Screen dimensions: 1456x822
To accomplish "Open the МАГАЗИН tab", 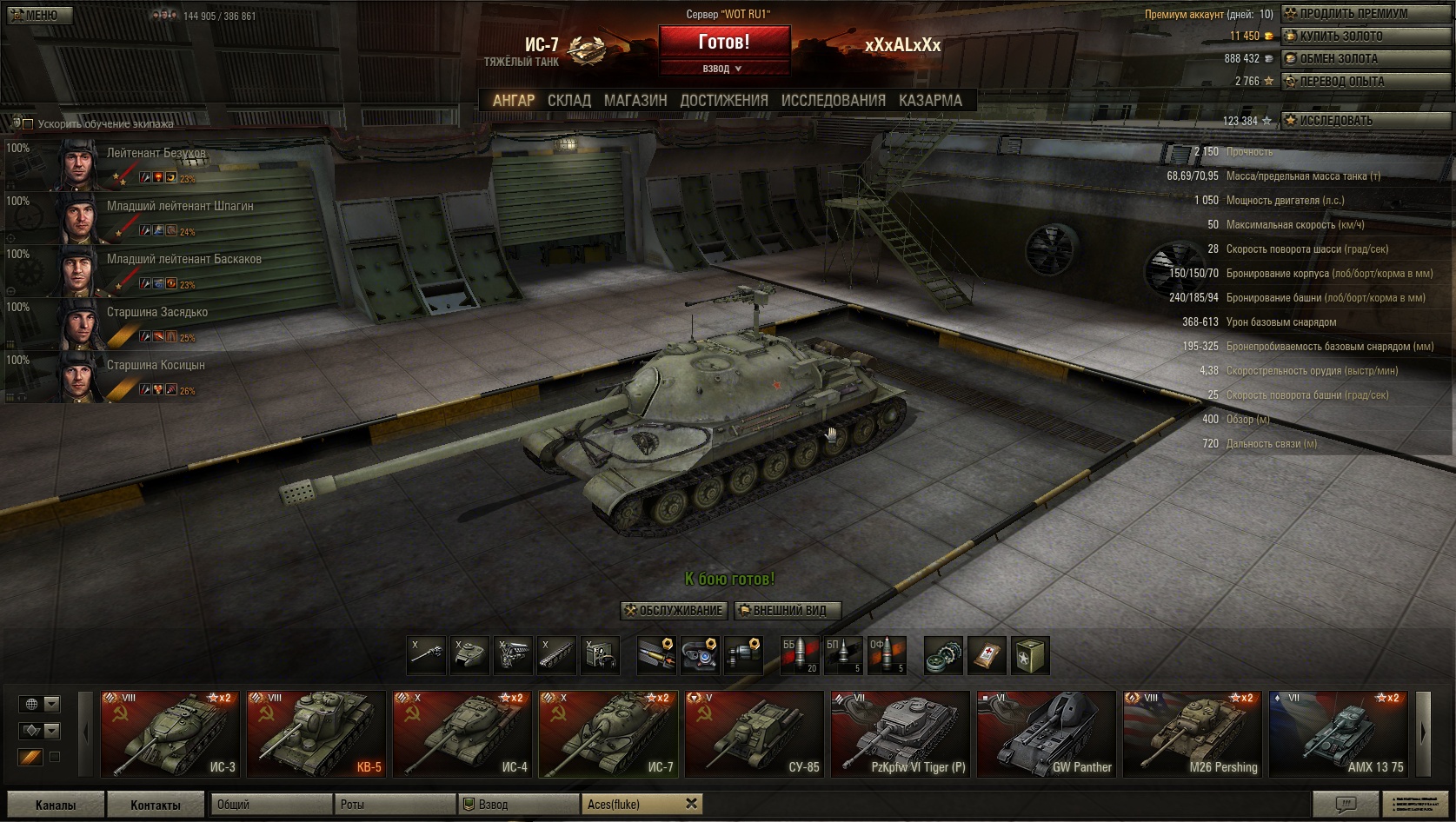I will coord(635,101).
